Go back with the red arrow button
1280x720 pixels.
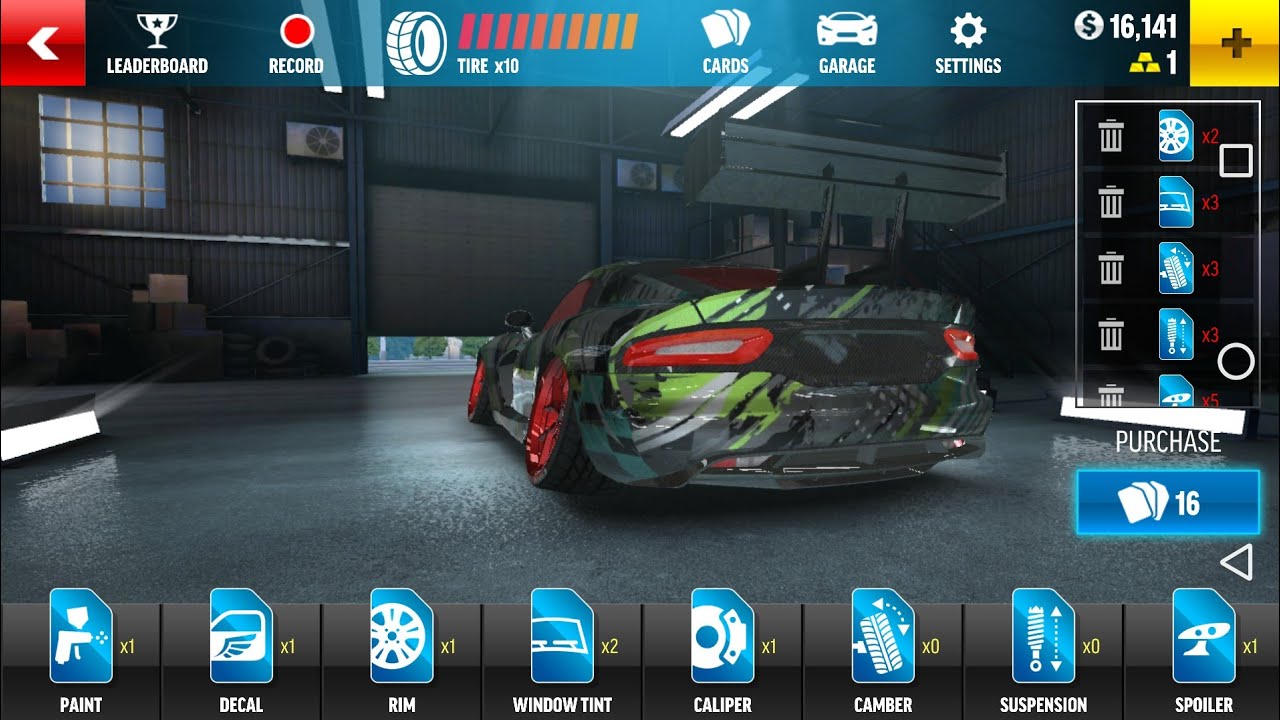coord(42,43)
